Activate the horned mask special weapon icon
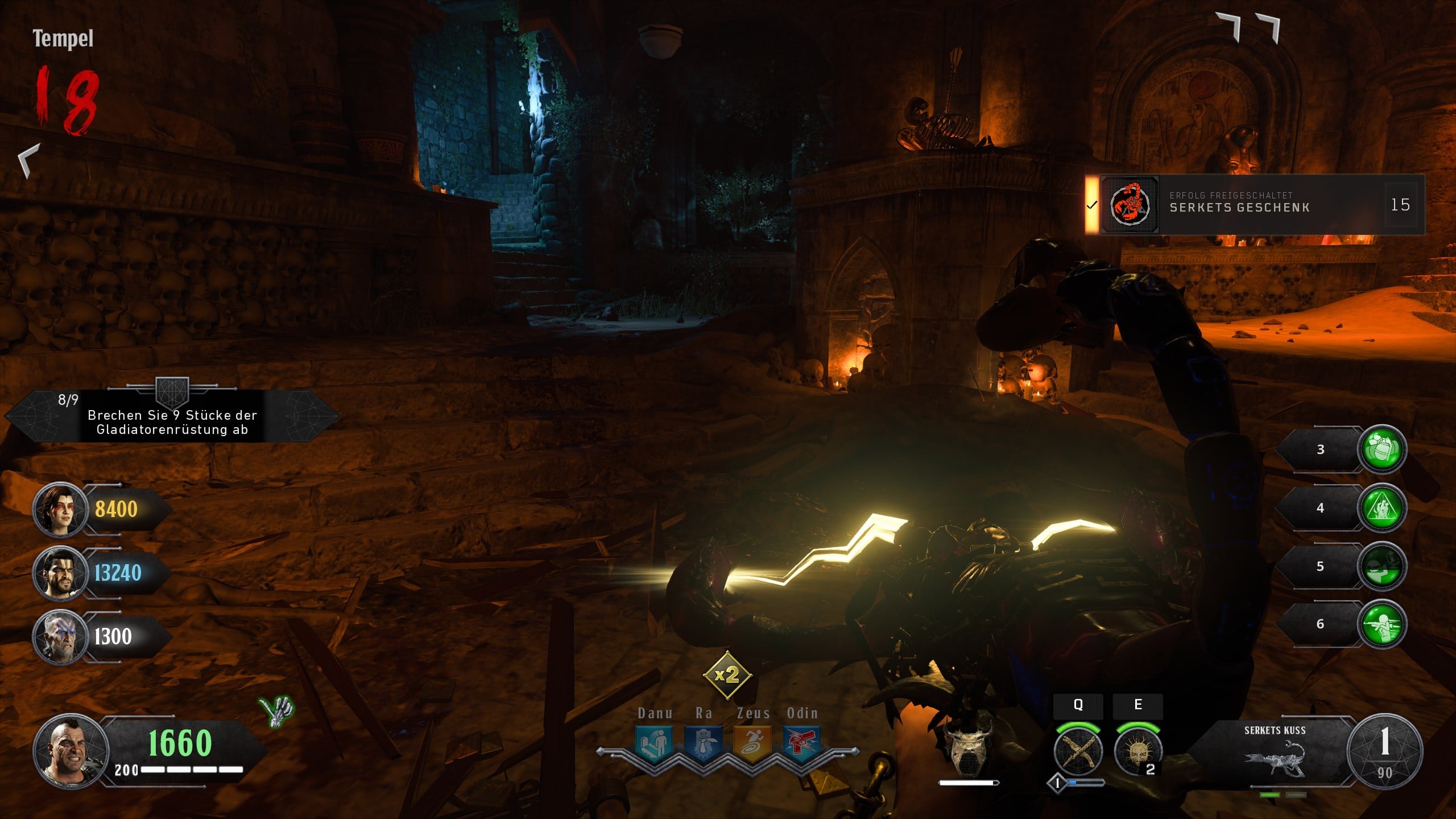Image resolution: width=1456 pixels, height=819 pixels. (x=968, y=746)
